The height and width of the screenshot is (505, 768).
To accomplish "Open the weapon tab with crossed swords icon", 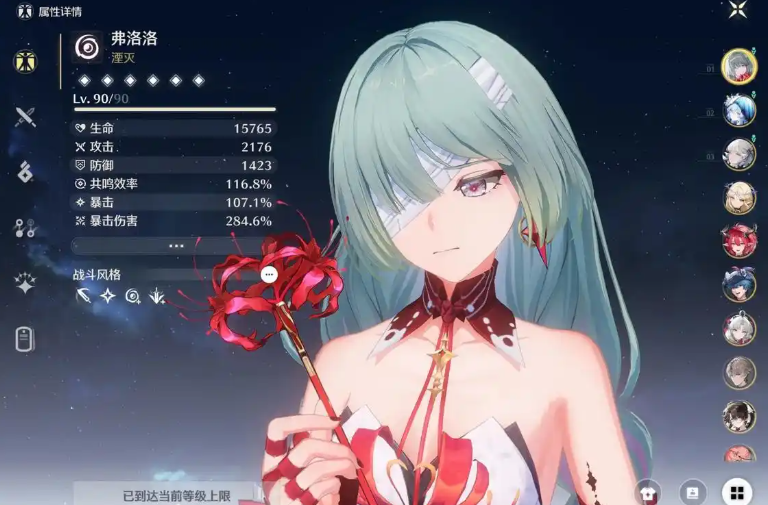I will point(25,116).
